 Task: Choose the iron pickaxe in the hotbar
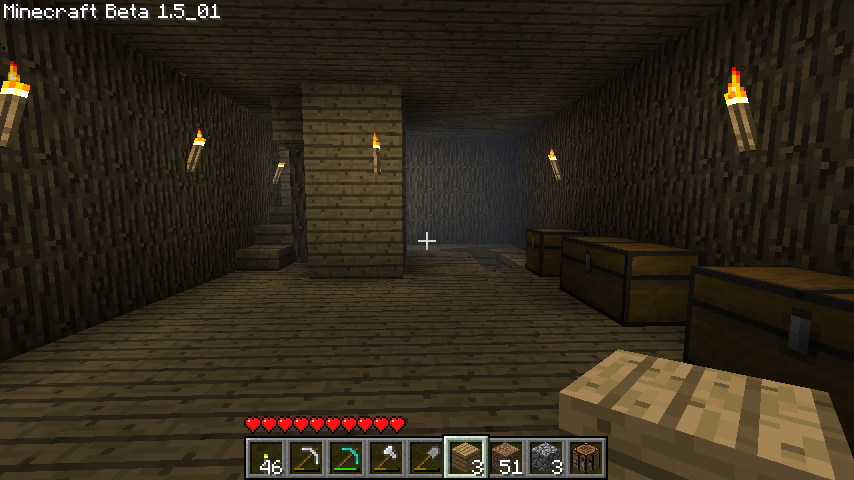click(x=306, y=457)
